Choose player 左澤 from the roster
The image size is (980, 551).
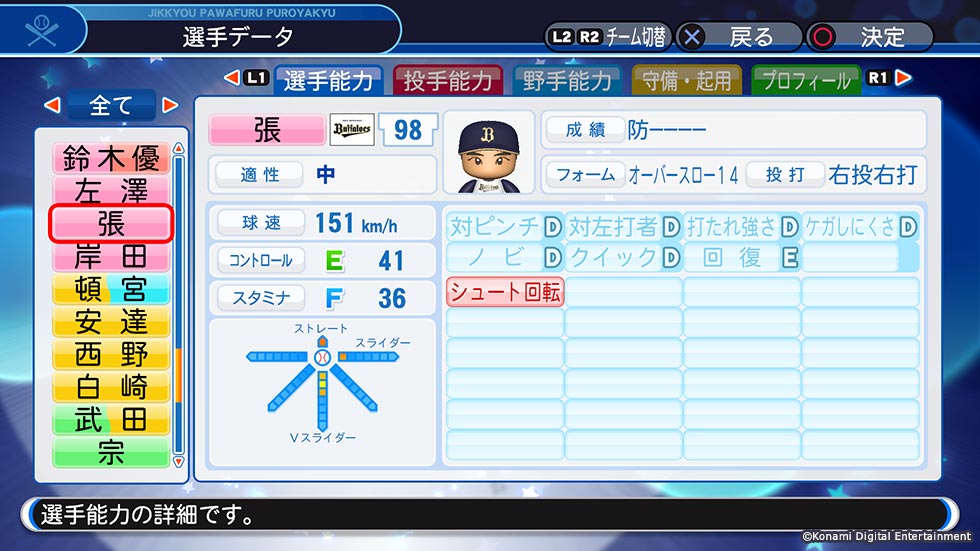111,190
